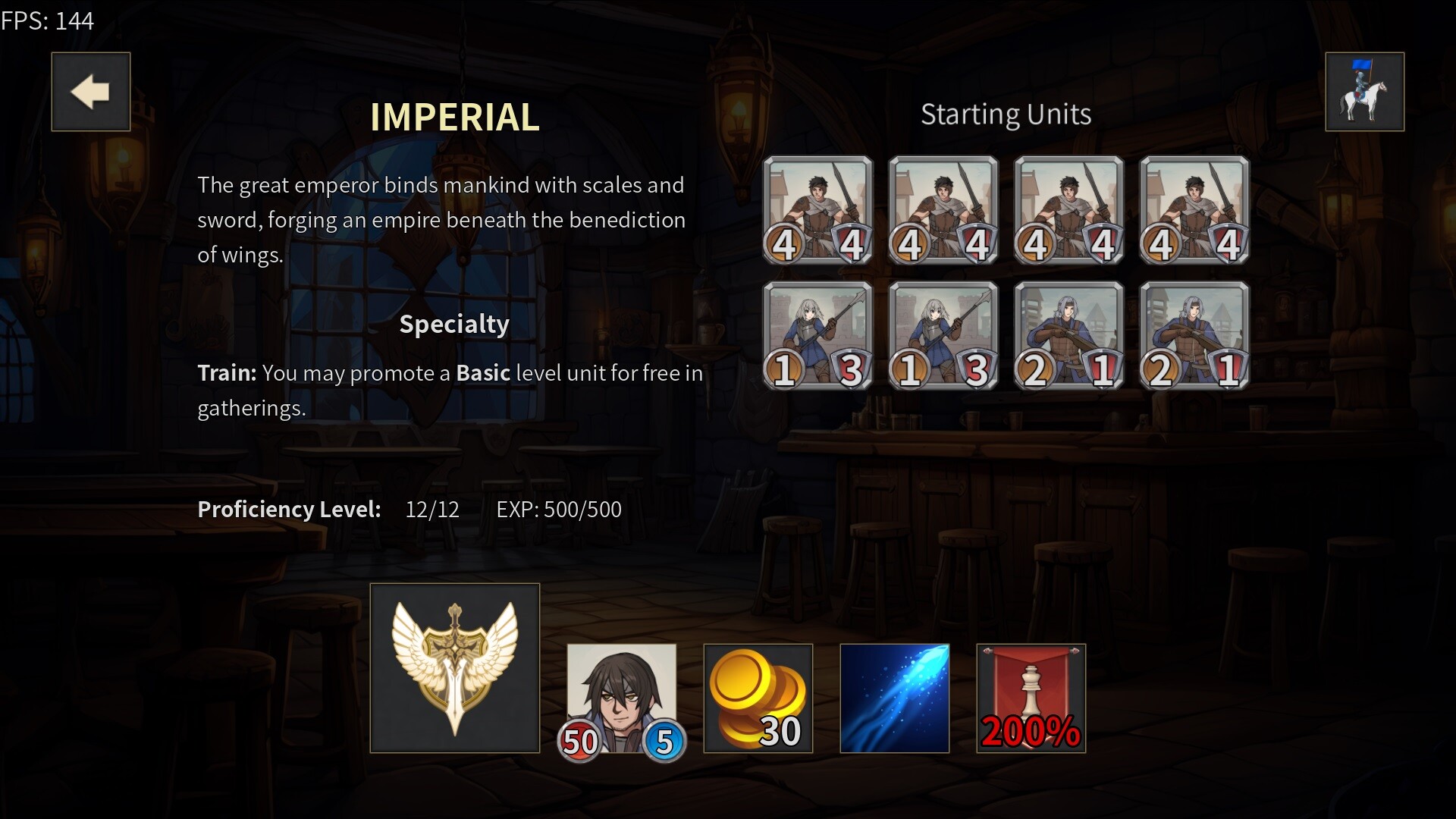Select the rightmost 2/1 rifleman unit card

coord(1193,337)
